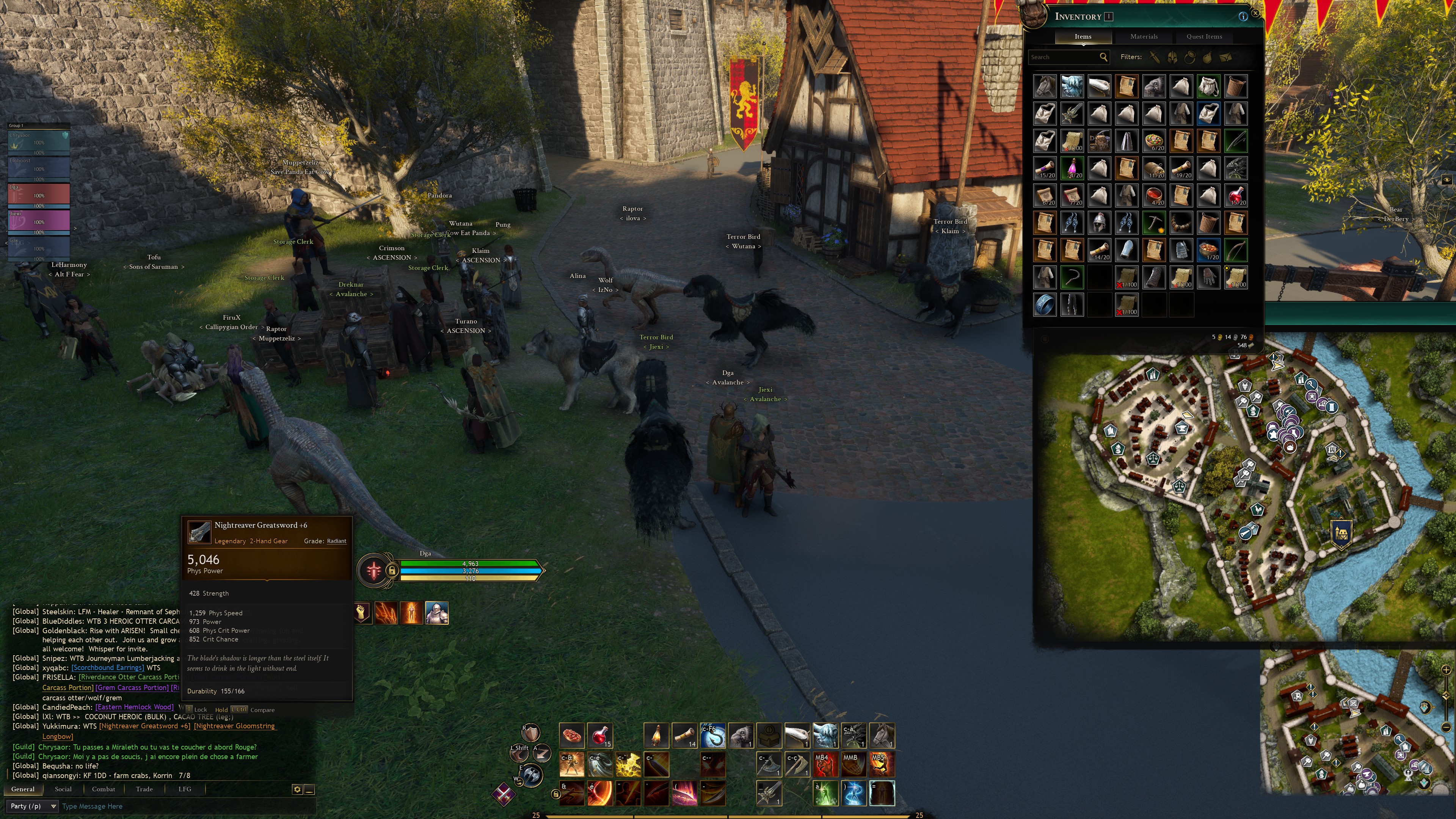Screen dimensions: 1456x819
Task: Filter inventory by helmet armor icon
Action: pyautogui.click(x=1172, y=57)
